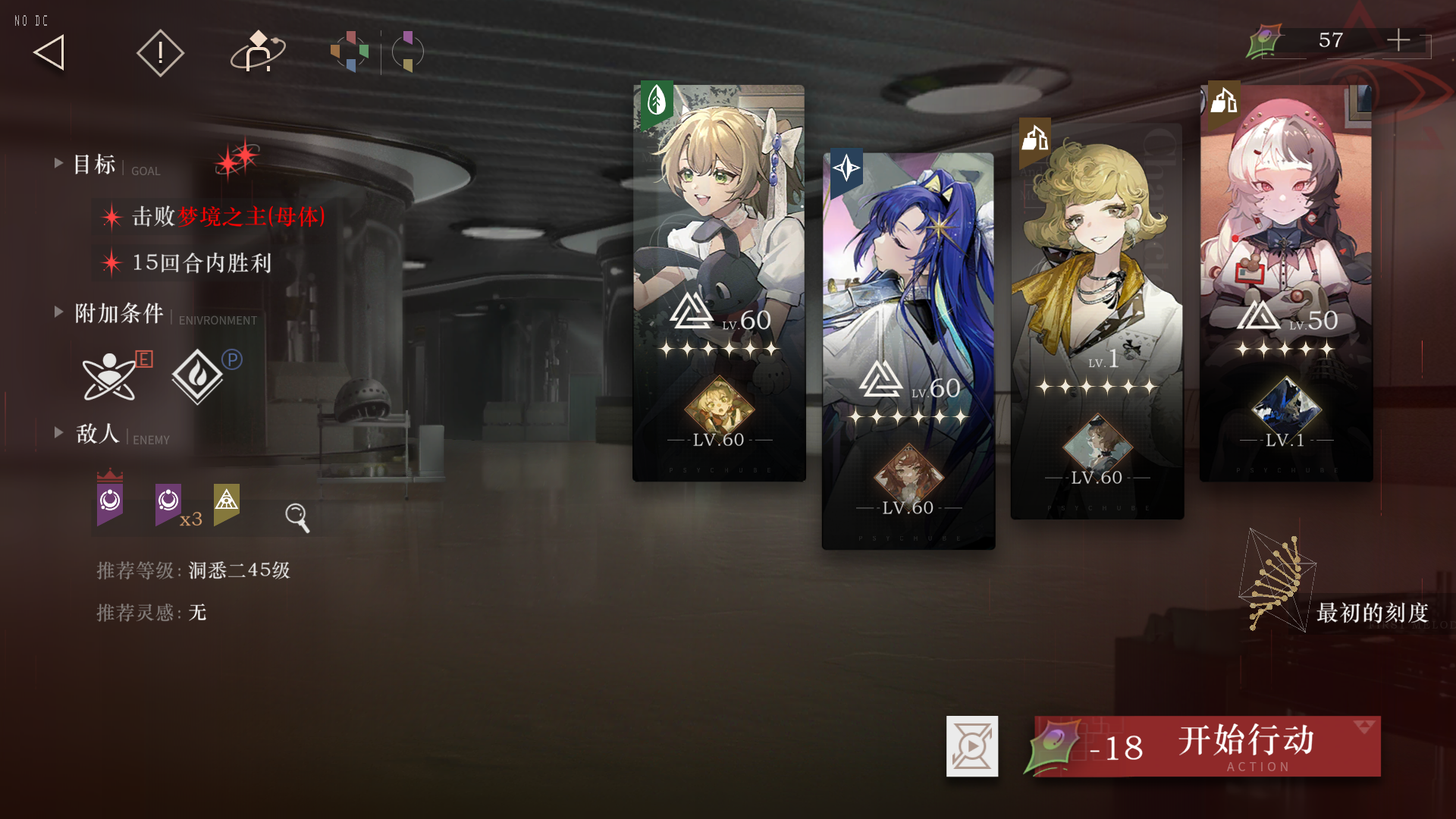Screen dimensions: 1456x819
Task: Check the flame P environment condition icon
Action: click(198, 376)
